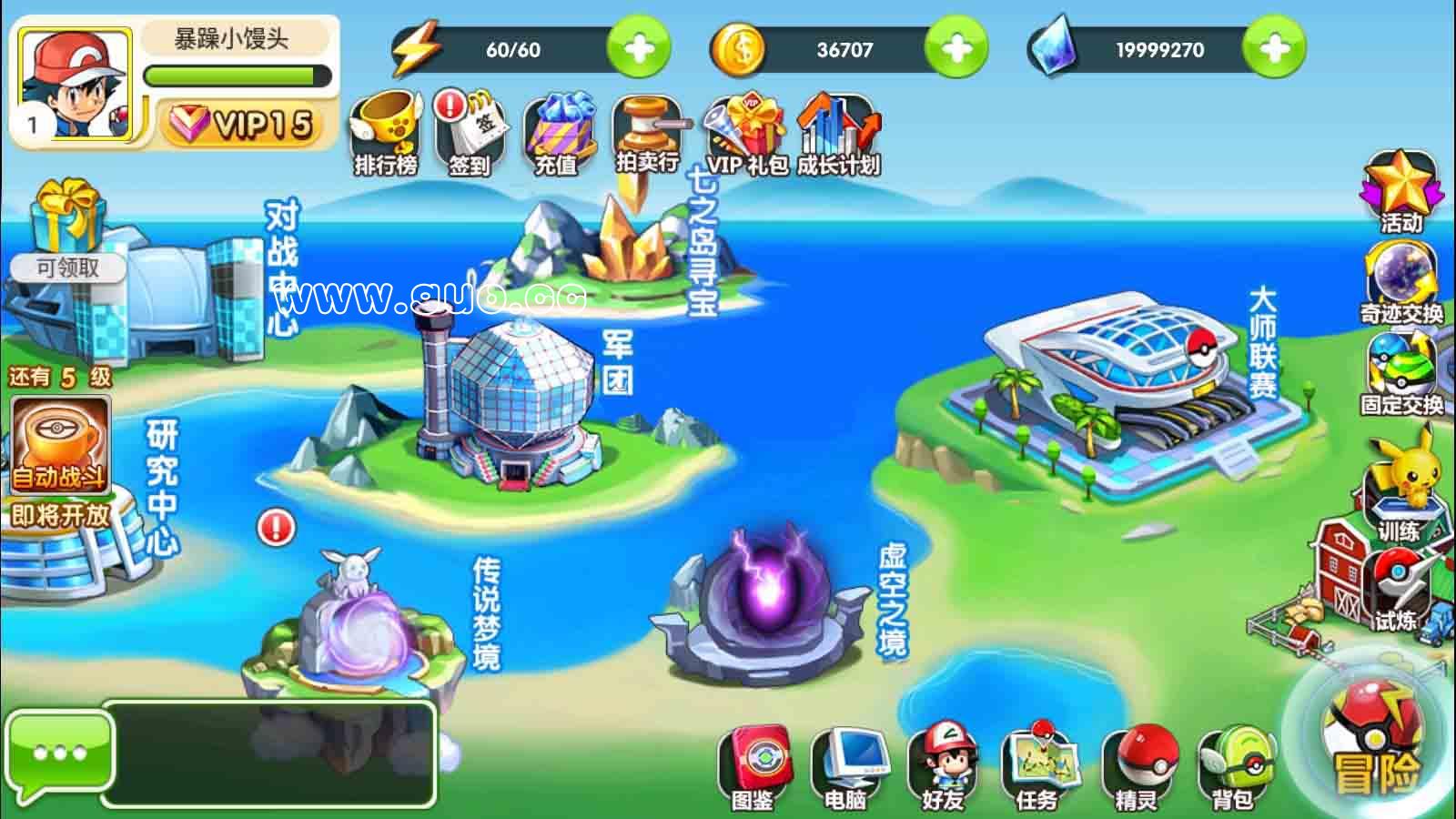Open the 背包 backpack

click(x=1232, y=766)
